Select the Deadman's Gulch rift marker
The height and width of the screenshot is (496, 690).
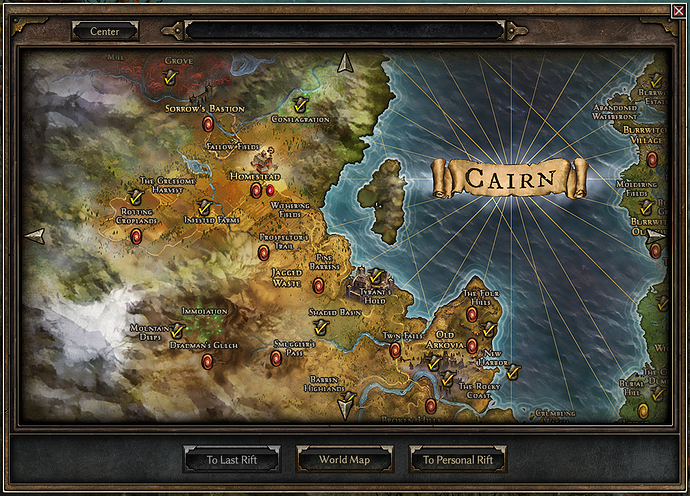(x=208, y=362)
